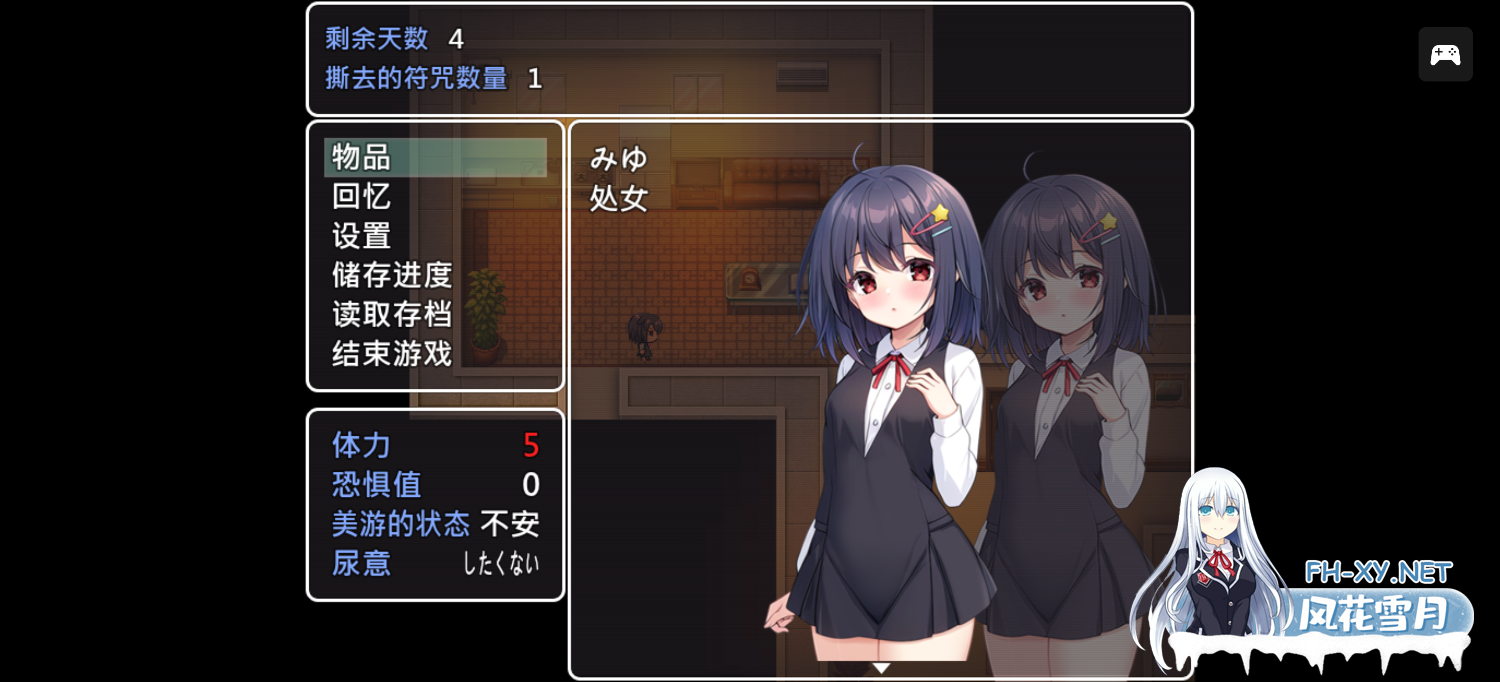The height and width of the screenshot is (682, 1500).
Task: Open the 物品 items menu
Action: pos(435,158)
